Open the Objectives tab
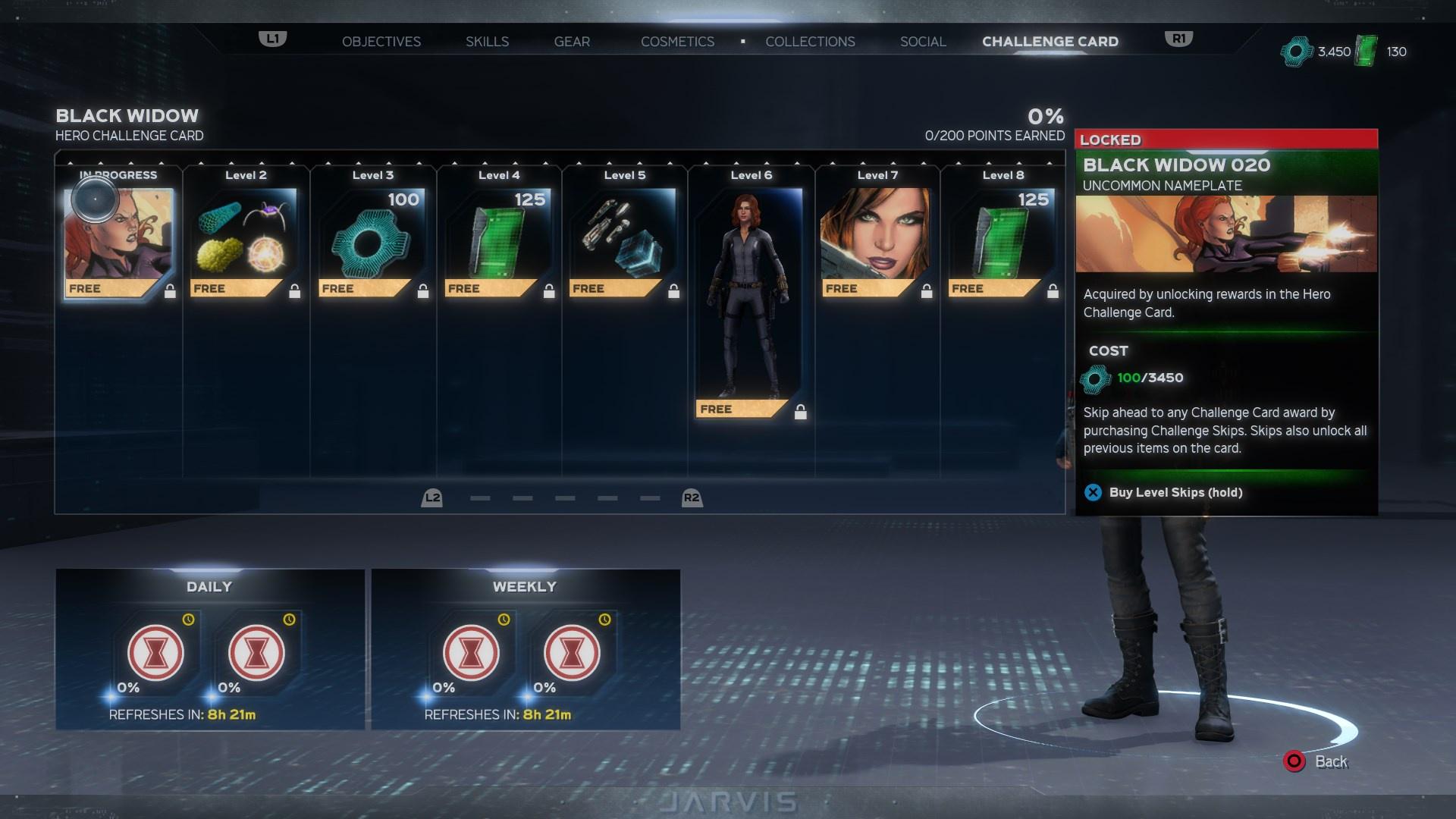 381,42
